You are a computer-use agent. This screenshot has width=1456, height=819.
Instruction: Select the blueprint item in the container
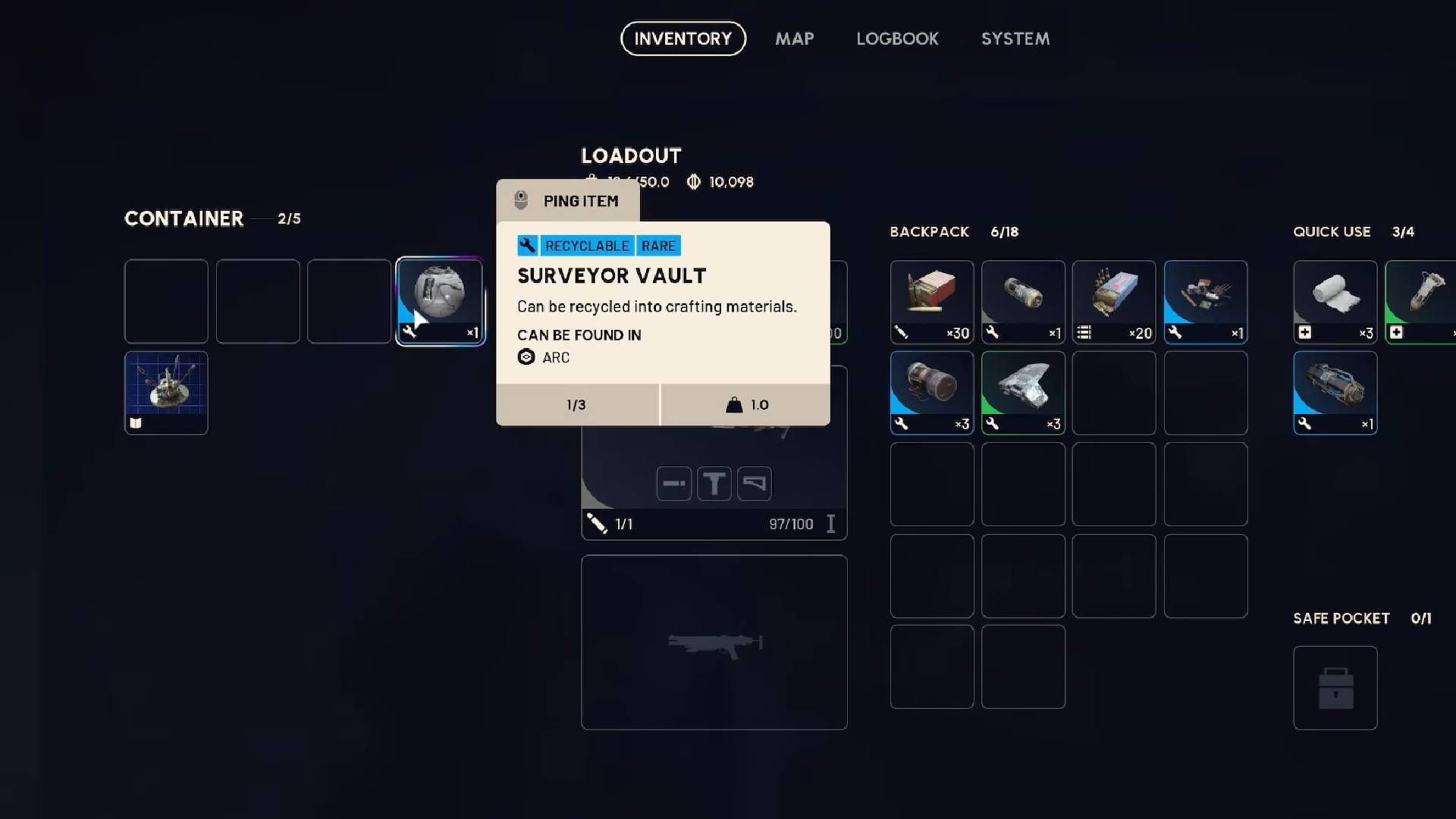pyautogui.click(x=166, y=392)
